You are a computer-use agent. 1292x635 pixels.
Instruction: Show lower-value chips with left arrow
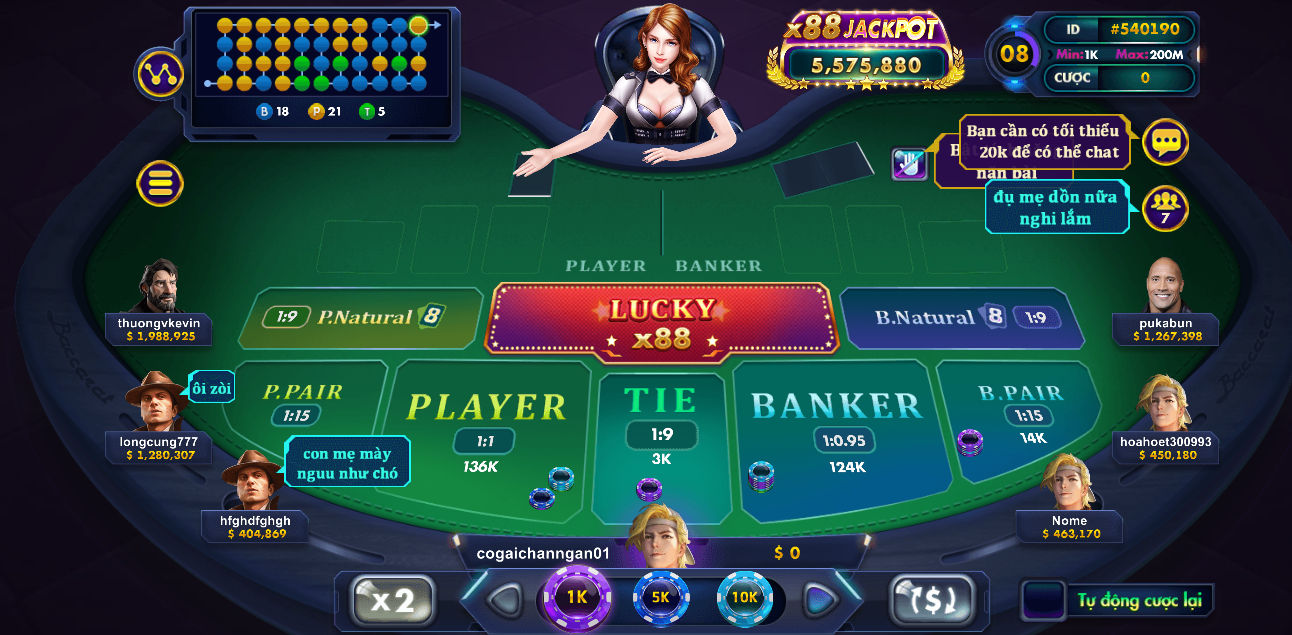point(504,600)
